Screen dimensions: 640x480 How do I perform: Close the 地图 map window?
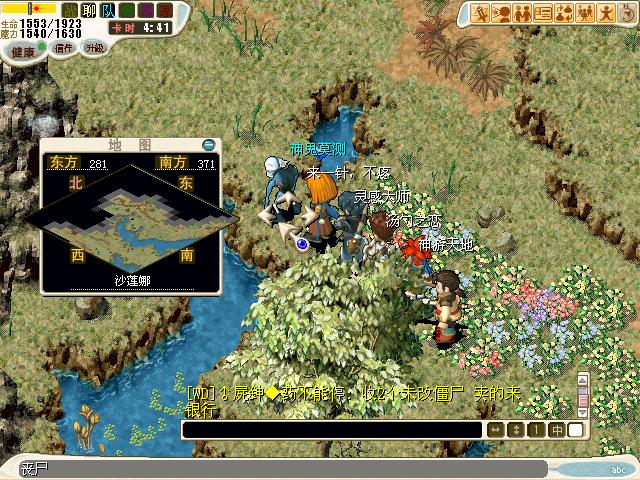[208, 143]
